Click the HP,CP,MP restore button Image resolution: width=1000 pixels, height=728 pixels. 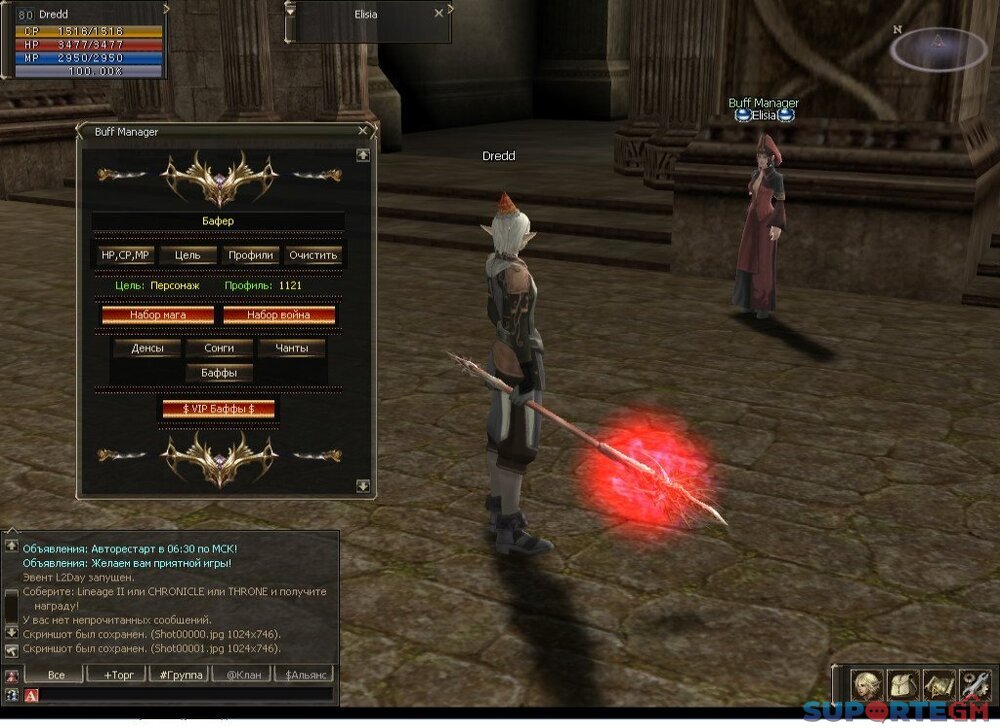(125, 255)
